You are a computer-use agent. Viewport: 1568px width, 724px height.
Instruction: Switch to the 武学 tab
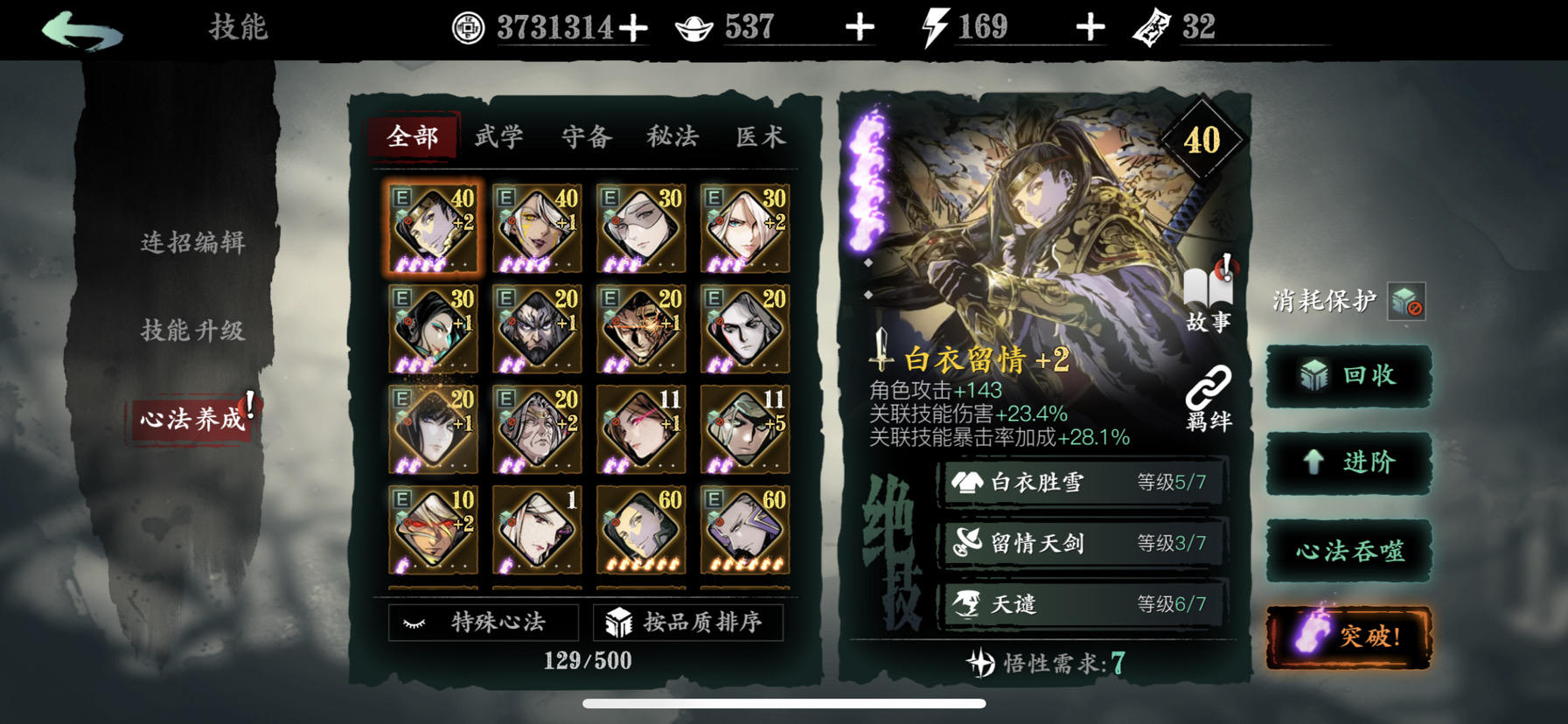click(497, 137)
